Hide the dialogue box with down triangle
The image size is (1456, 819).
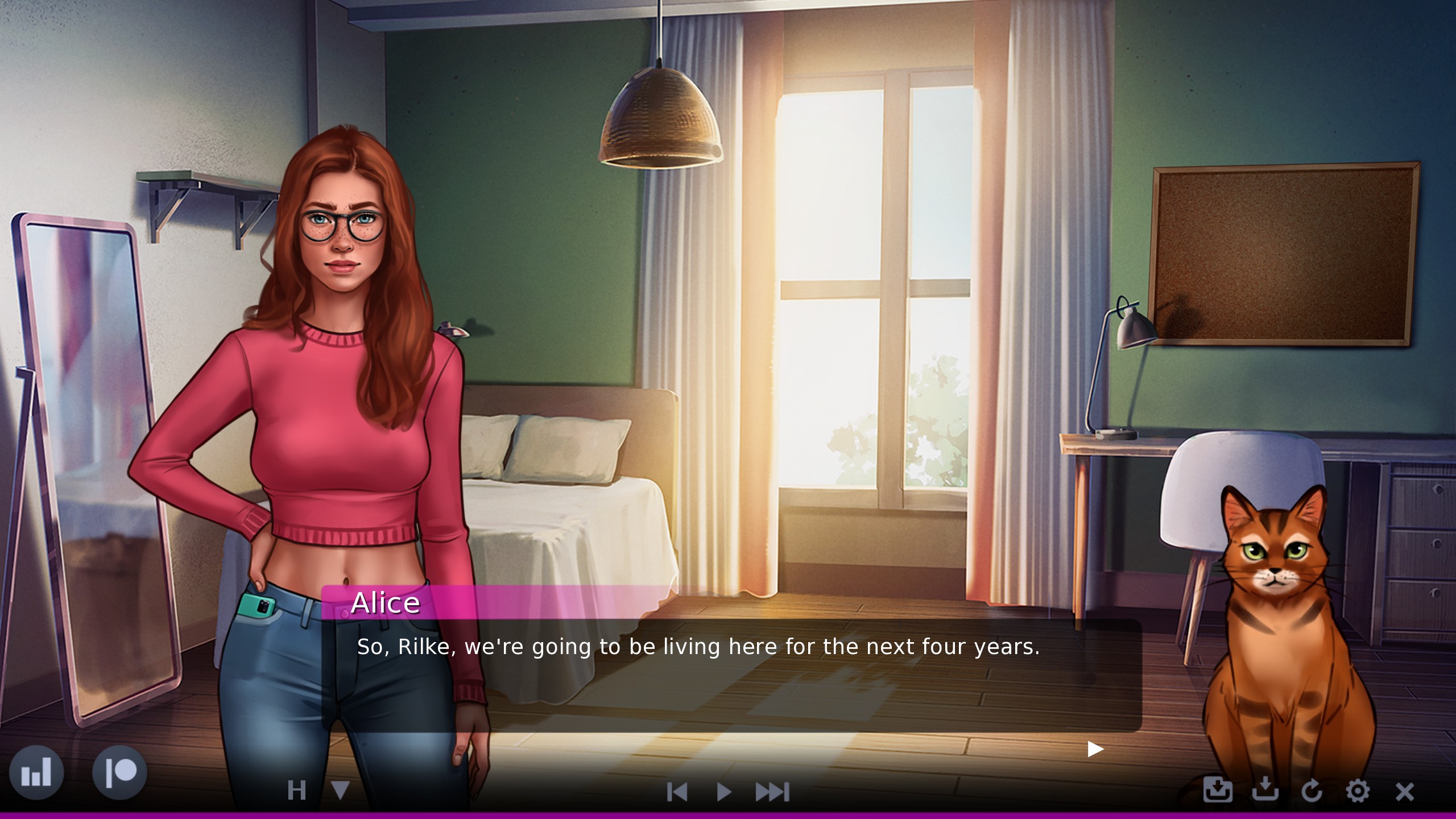coord(340,791)
